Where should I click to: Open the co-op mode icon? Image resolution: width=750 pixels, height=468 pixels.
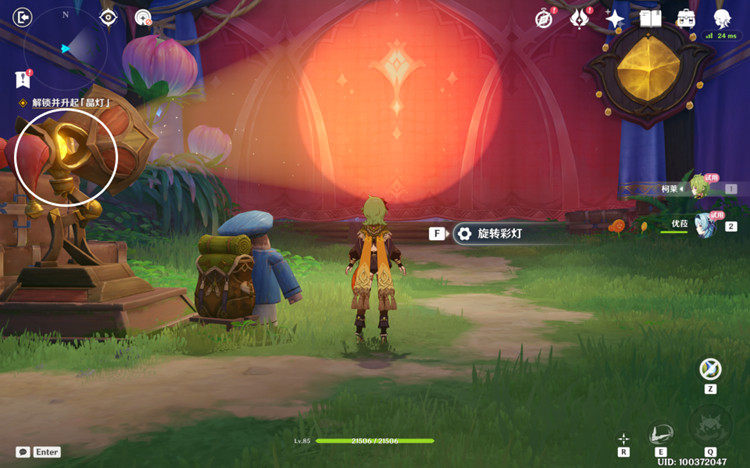[x=143, y=17]
